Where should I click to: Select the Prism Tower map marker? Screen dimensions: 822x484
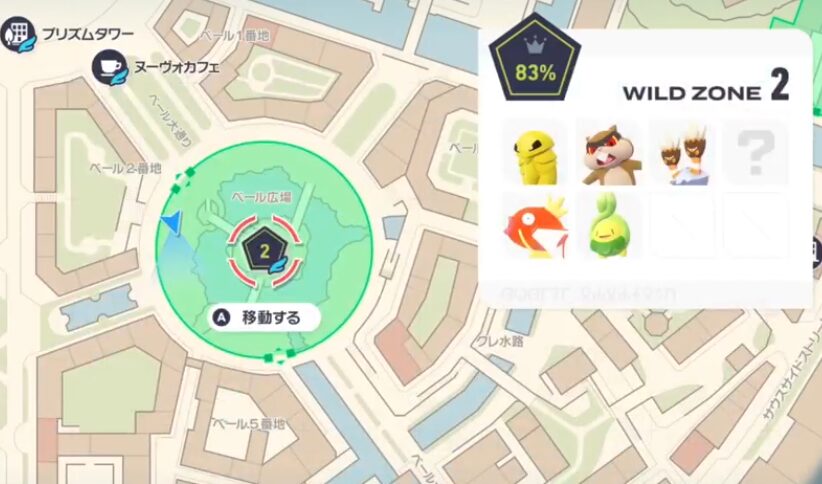pos(17,34)
